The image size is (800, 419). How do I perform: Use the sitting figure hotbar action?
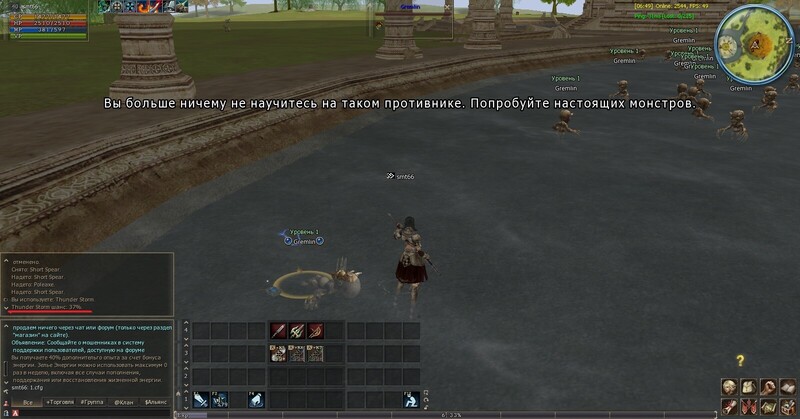coord(410,399)
